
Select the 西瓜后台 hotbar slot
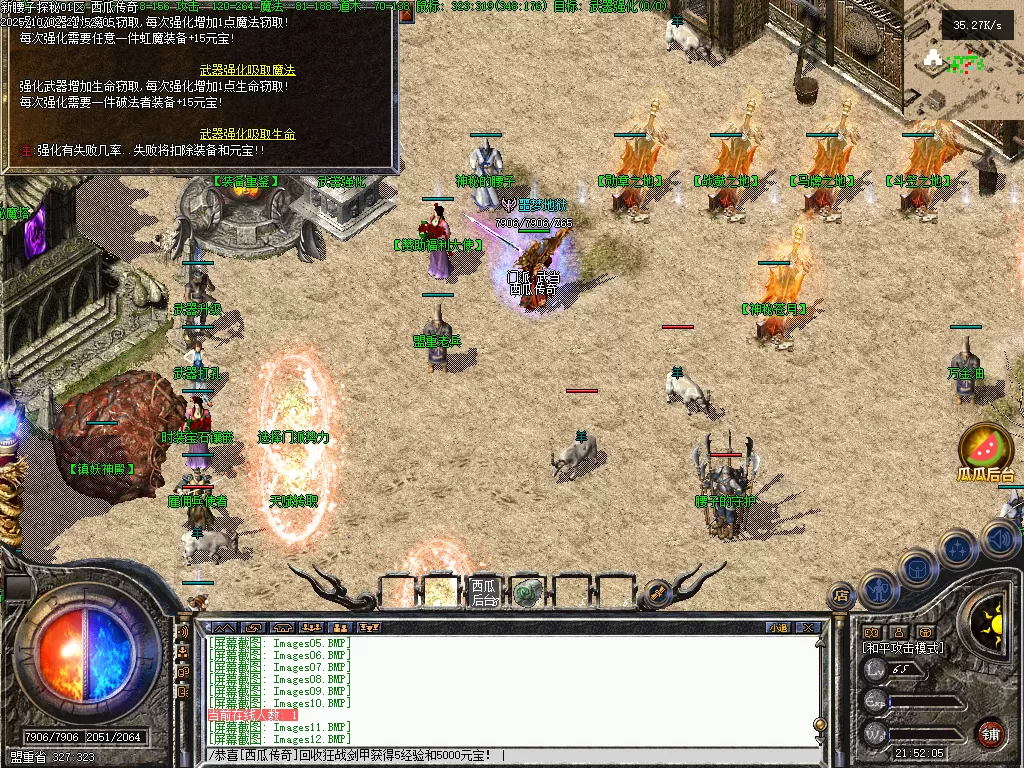485,591
